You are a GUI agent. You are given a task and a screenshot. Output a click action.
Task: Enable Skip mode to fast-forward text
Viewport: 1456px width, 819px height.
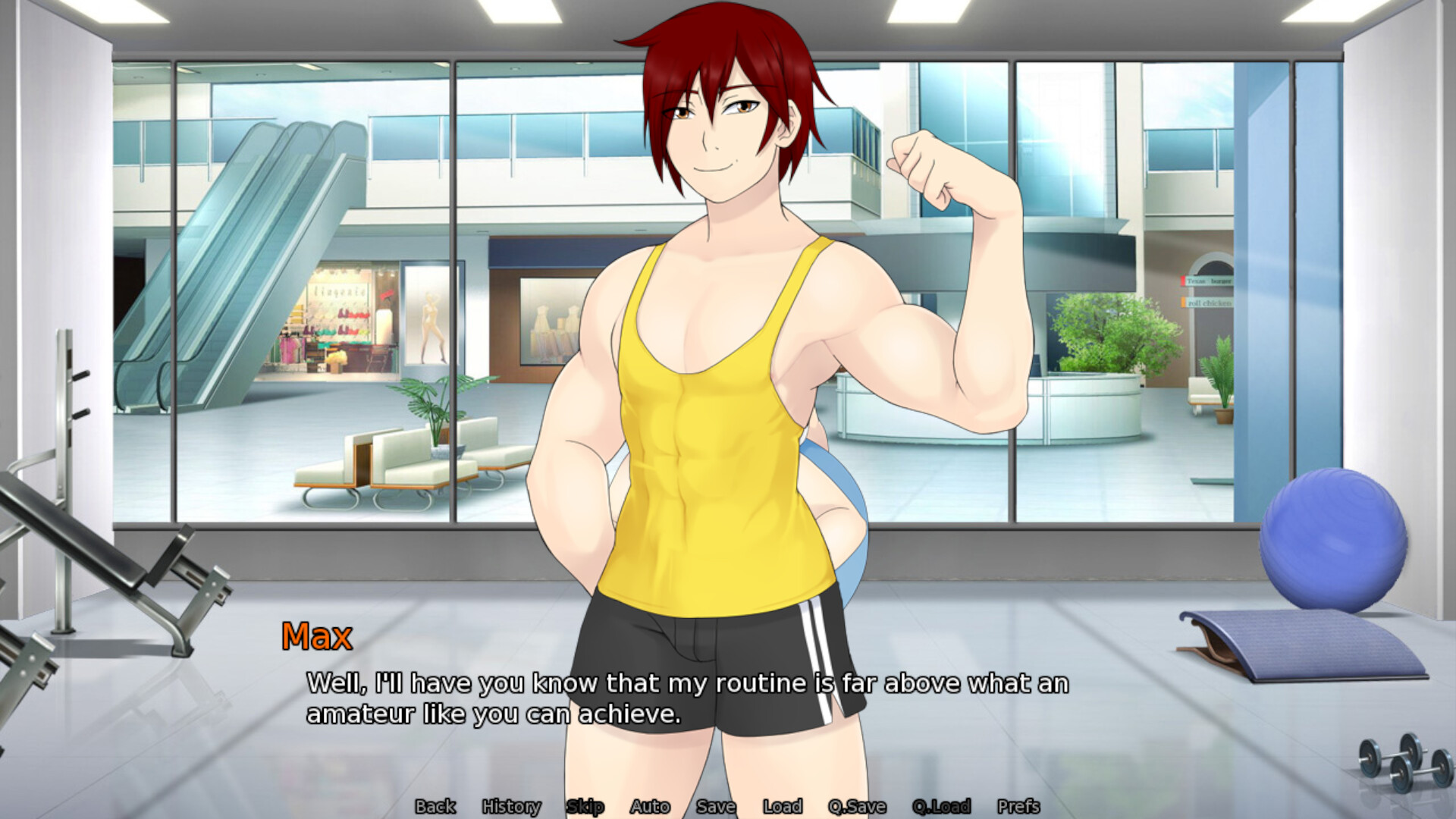click(x=585, y=807)
